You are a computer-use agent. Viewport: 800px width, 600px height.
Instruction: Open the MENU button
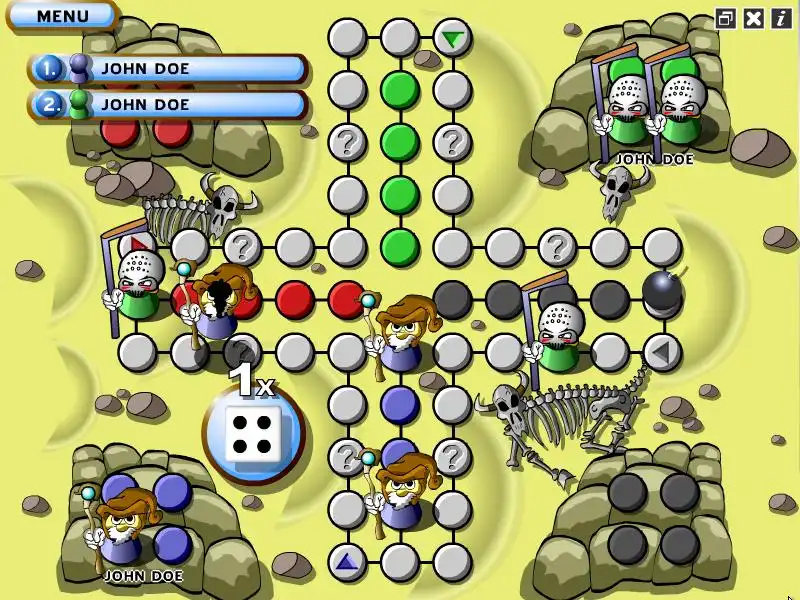point(62,16)
